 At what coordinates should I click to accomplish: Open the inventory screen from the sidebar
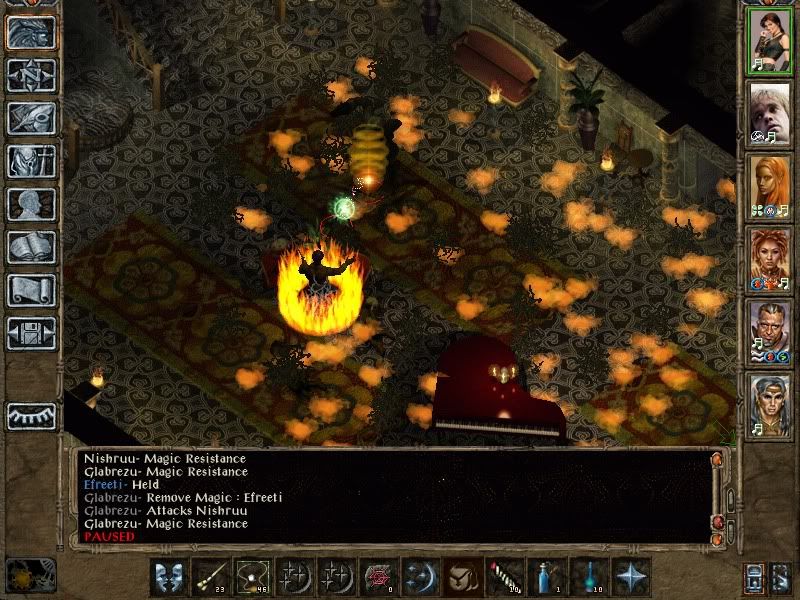coord(31,161)
